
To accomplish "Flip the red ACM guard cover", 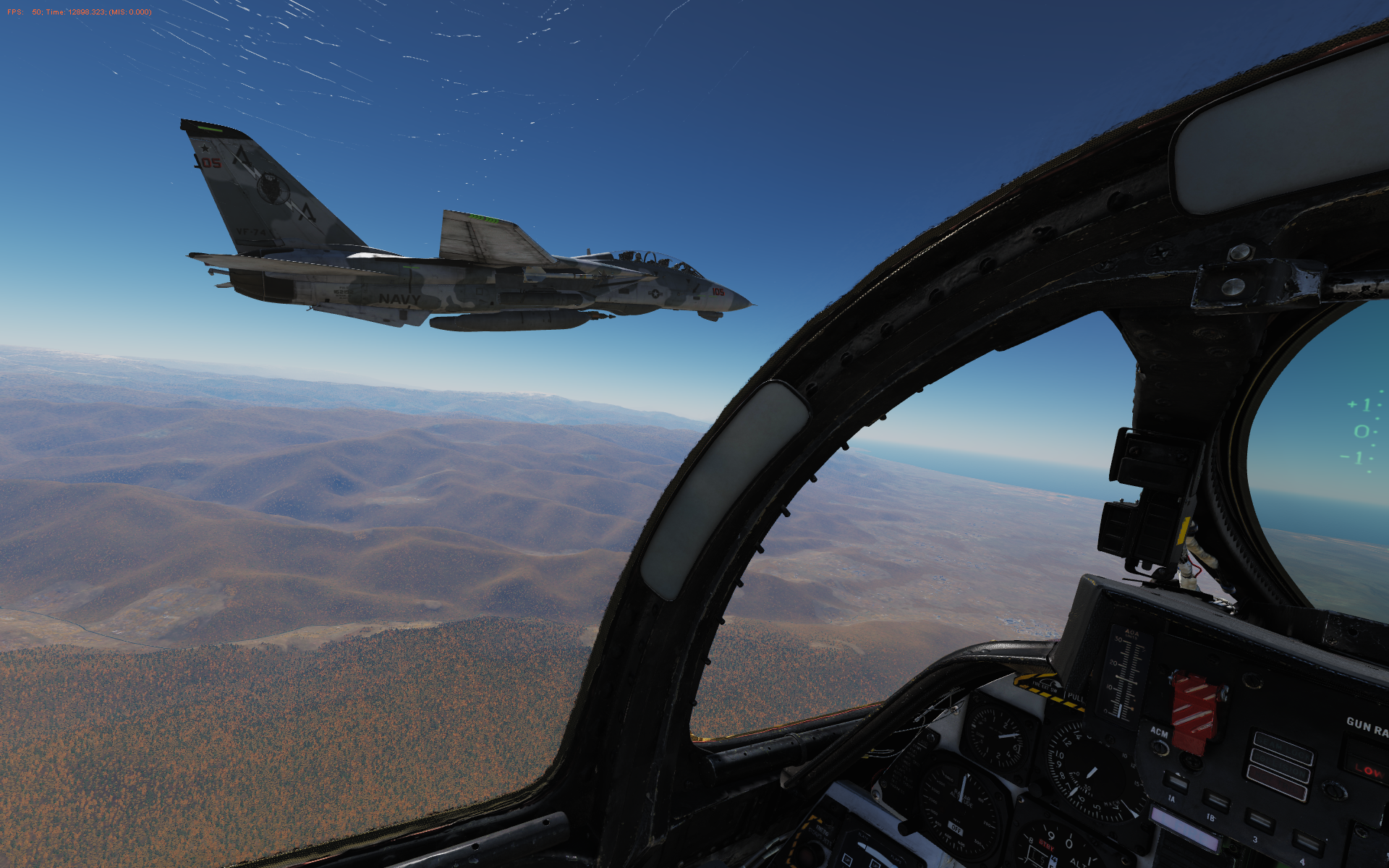I will click(1194, 712).
